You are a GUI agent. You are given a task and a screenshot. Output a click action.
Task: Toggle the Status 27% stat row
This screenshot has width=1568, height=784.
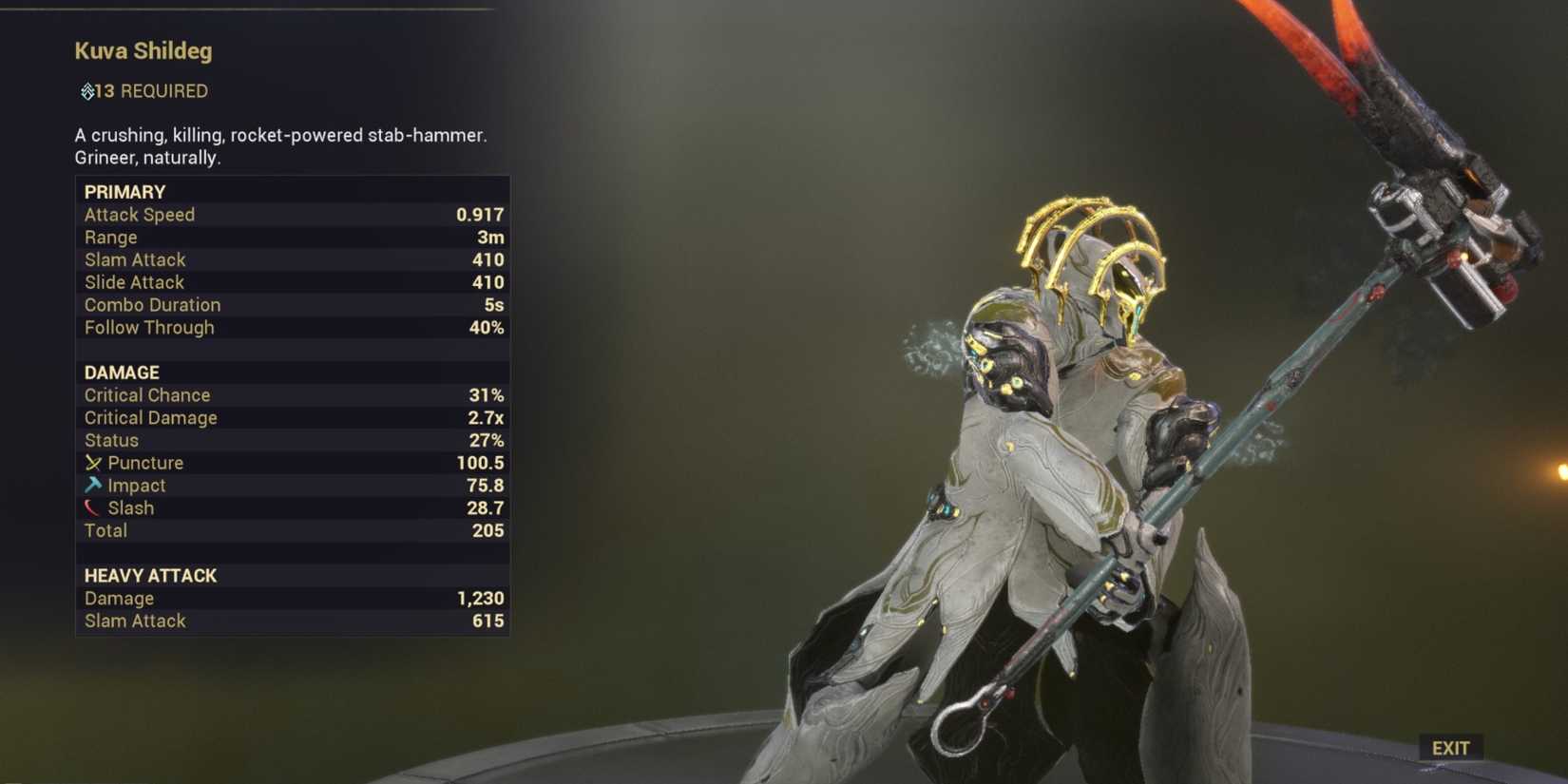pos(285,440)
